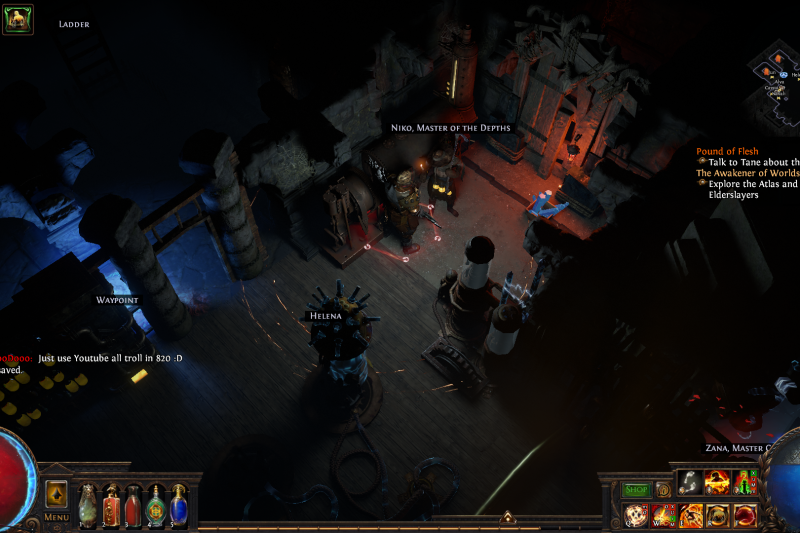Viewport: 800px width, 533px height.
Task: Use the blue flask in slot 5
Action: tap(179, 503)
